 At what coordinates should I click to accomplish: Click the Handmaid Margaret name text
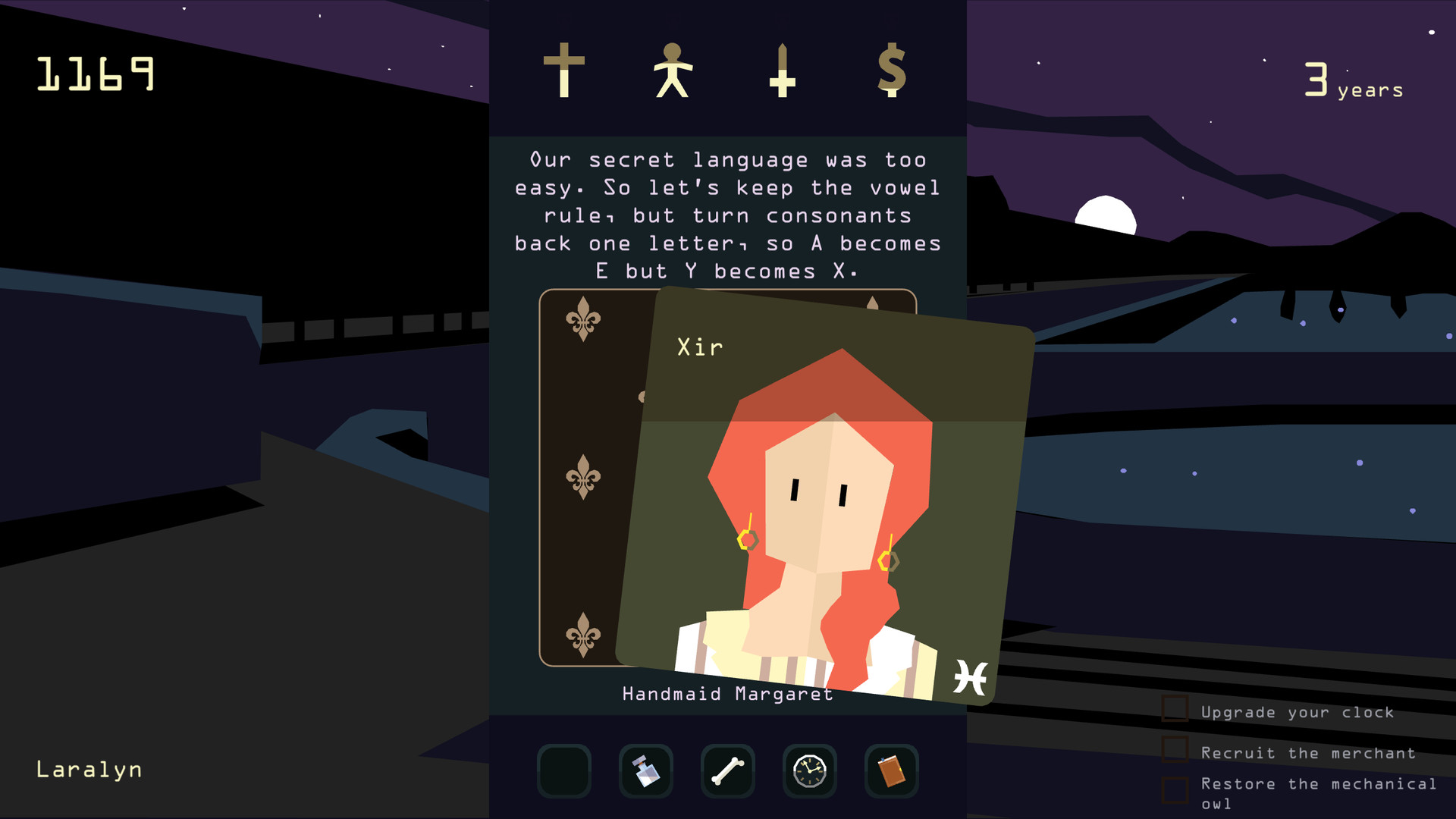point(727,693)
